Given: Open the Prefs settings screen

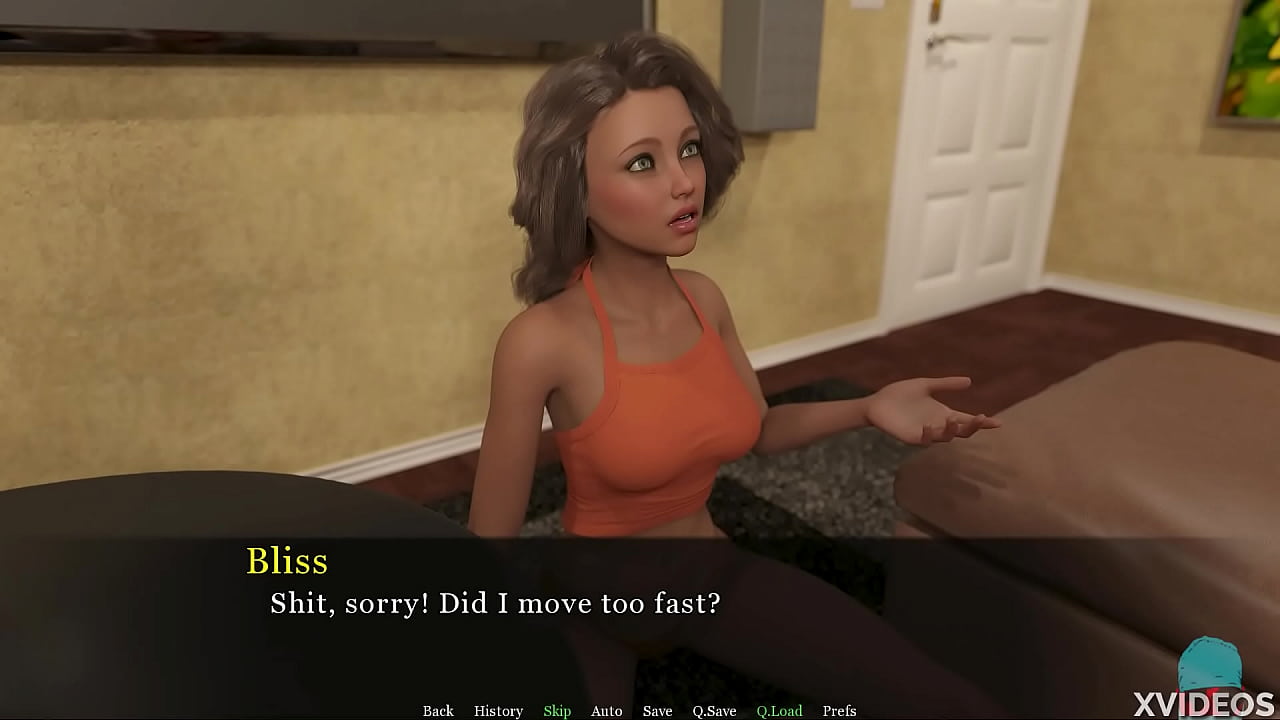Looking at the screenshot, I should tap(838, 711).
